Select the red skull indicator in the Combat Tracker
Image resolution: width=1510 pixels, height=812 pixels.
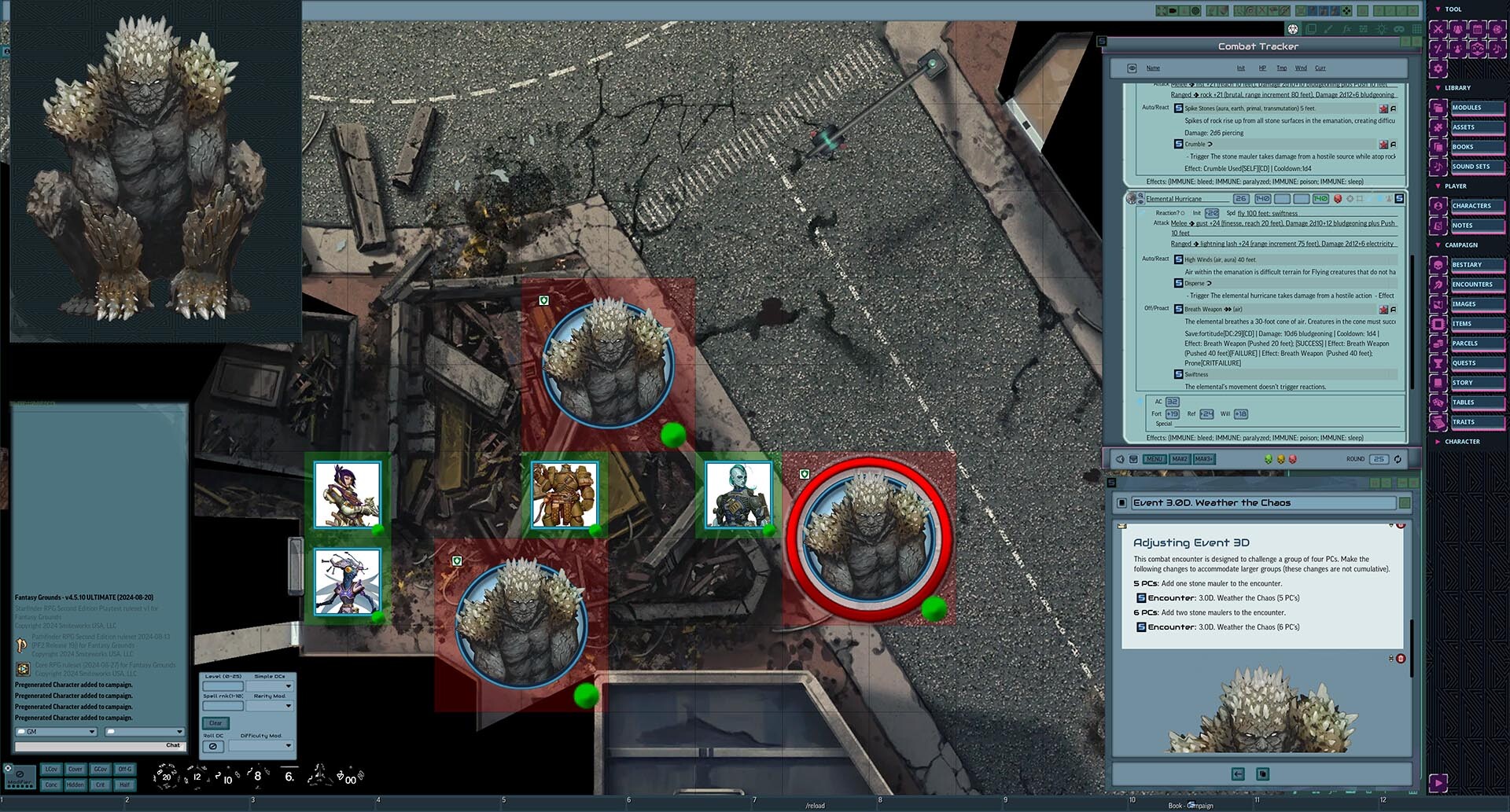point(1293,460)
